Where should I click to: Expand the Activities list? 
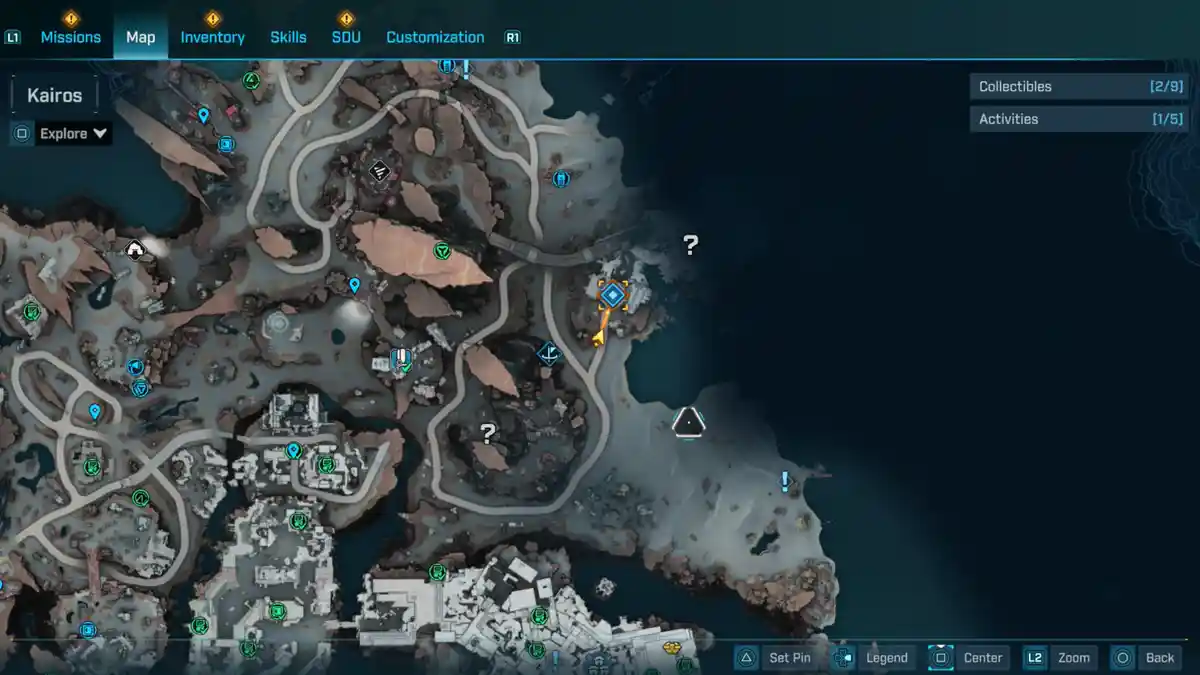click(1078, 119)
